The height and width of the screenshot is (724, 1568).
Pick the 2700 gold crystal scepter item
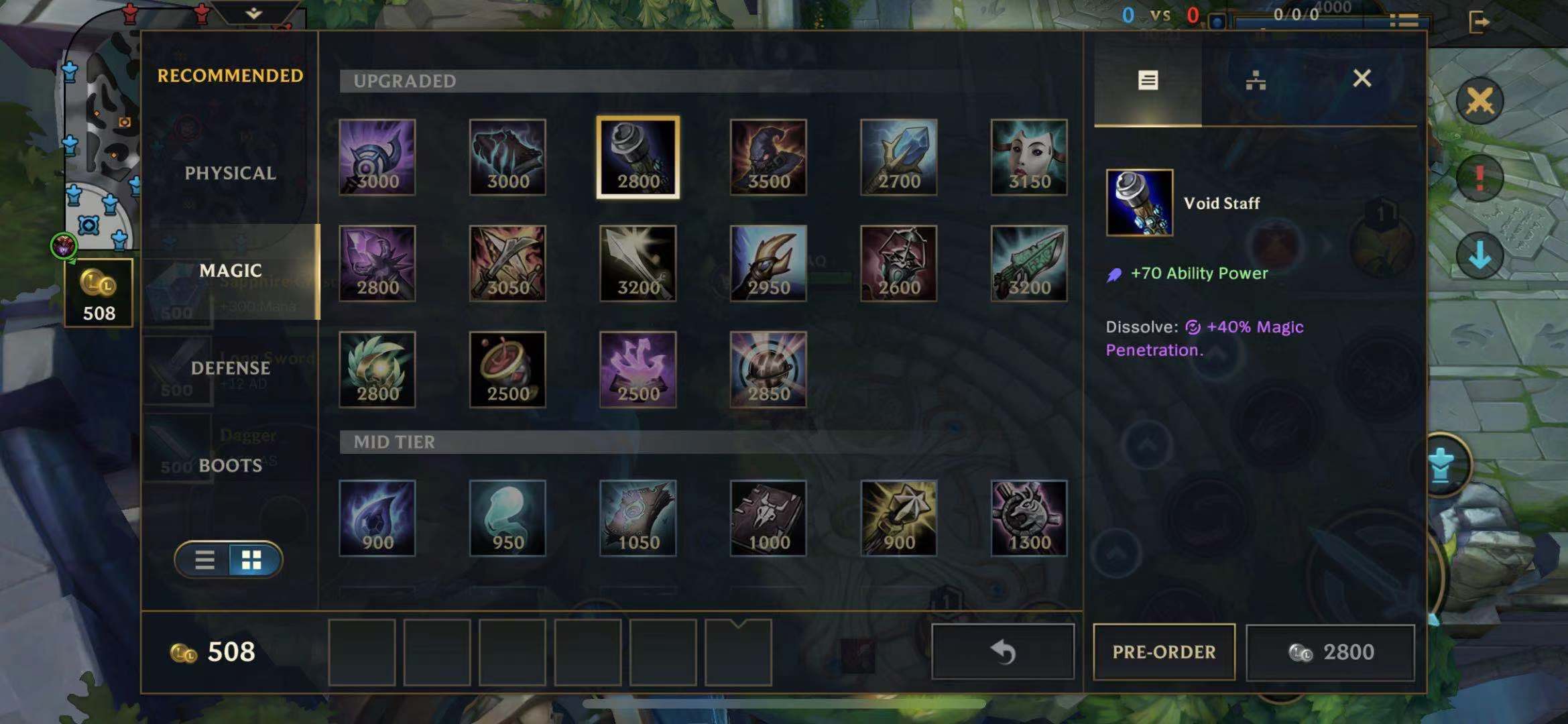click(x=898, y=158)
